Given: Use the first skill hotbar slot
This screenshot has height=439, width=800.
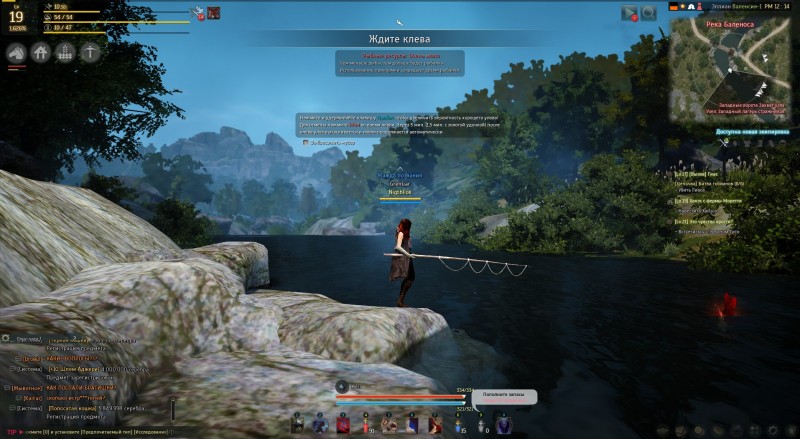Looking at the screenshot, I should click(298, 424).
